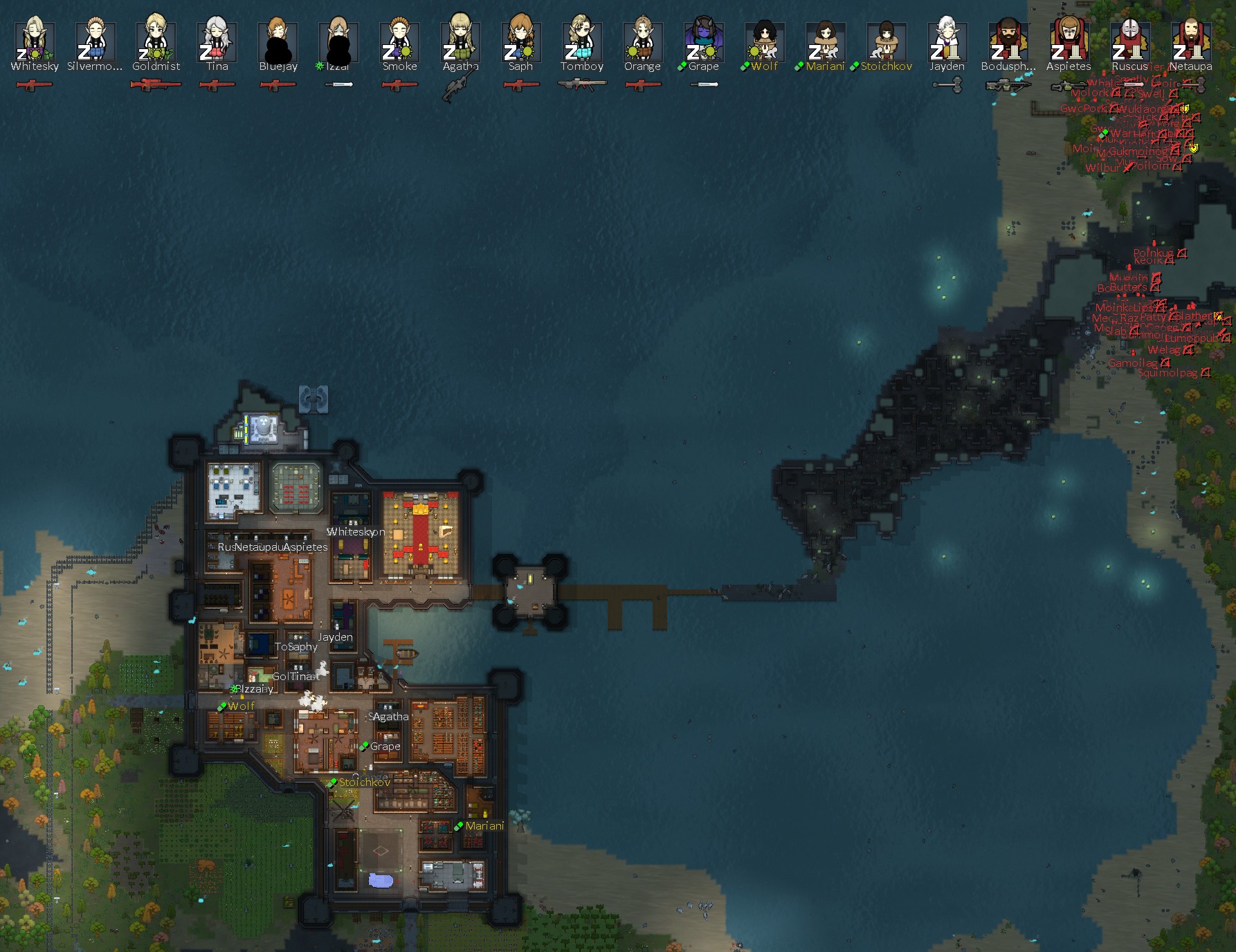Screen dimensions: 1236x952
Task: Choose the Mariani colonist portrait
Action: point(826,42)
